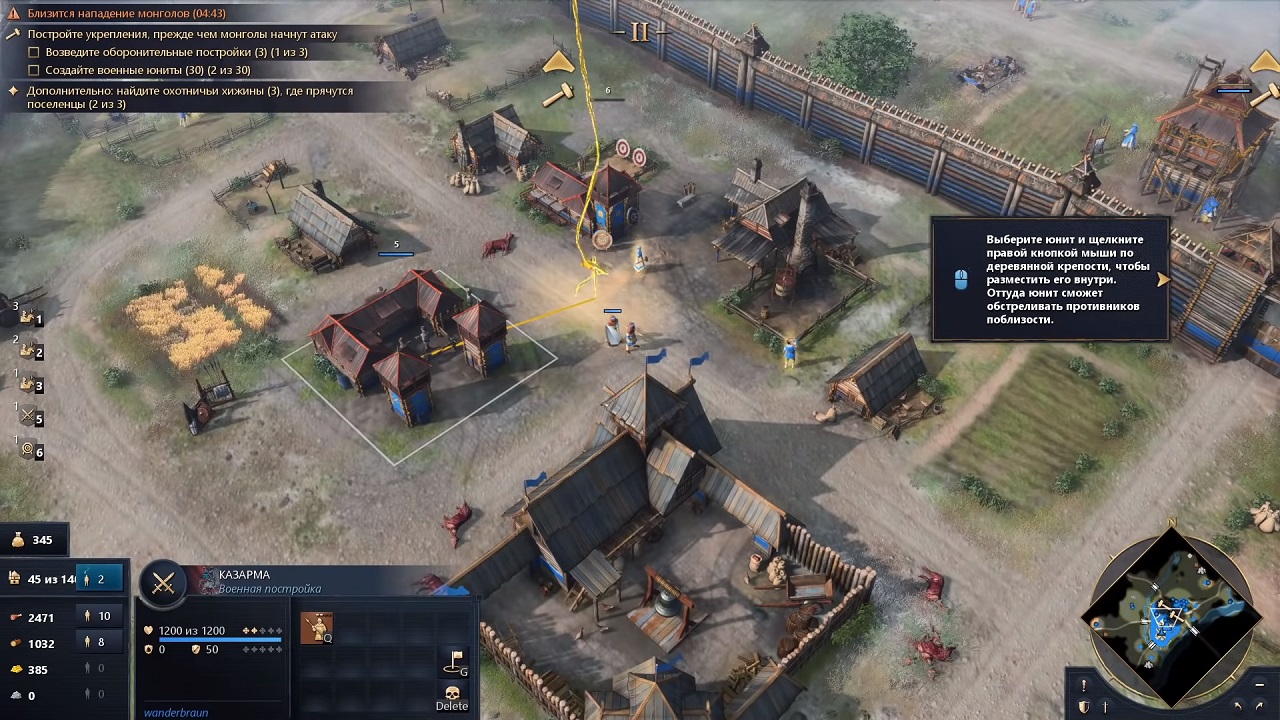The width and height of the screenshot is (1280, 720).
Task: Select control group 6 with archery target
Action: (30, 451)
